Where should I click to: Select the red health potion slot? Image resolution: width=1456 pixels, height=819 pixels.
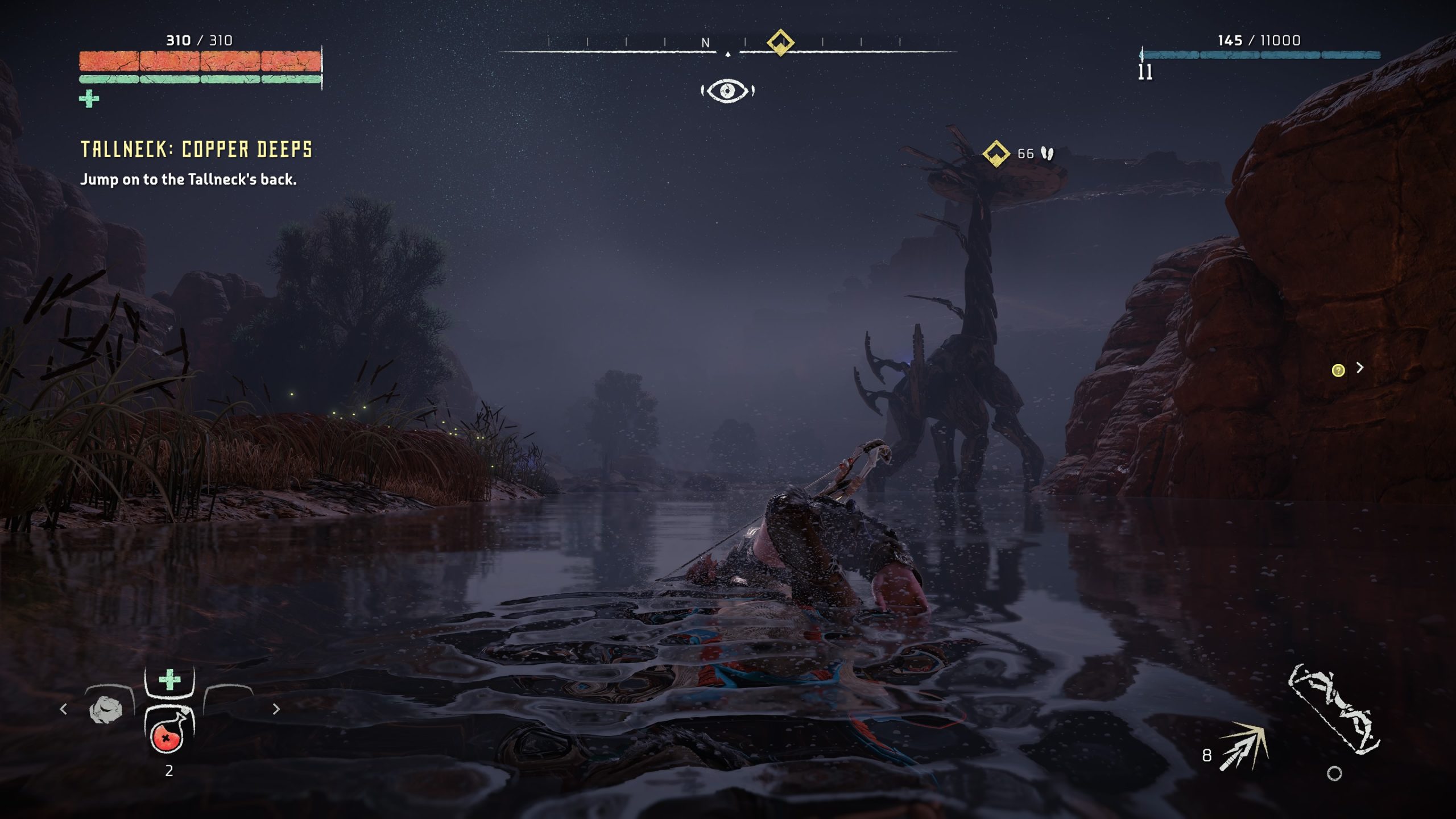tap(167, 735)
